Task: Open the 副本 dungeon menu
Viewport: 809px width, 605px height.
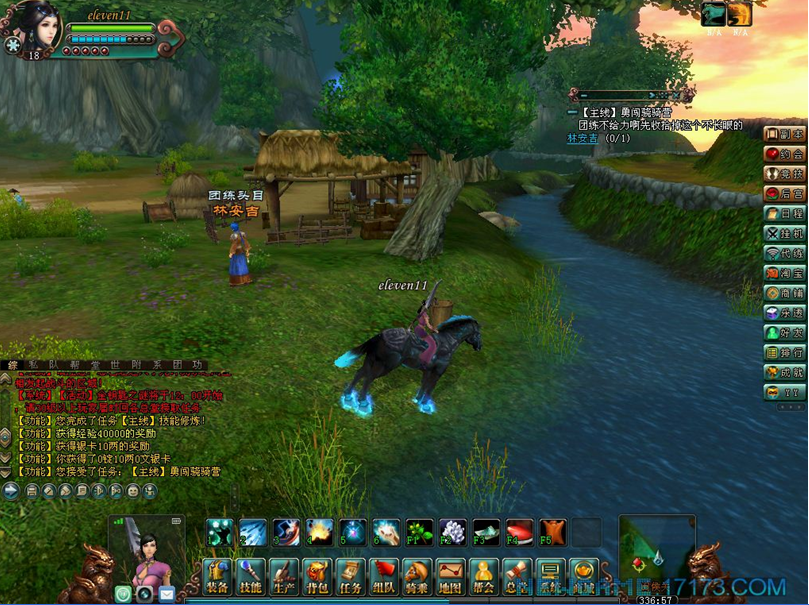Action: click(785, 134)
